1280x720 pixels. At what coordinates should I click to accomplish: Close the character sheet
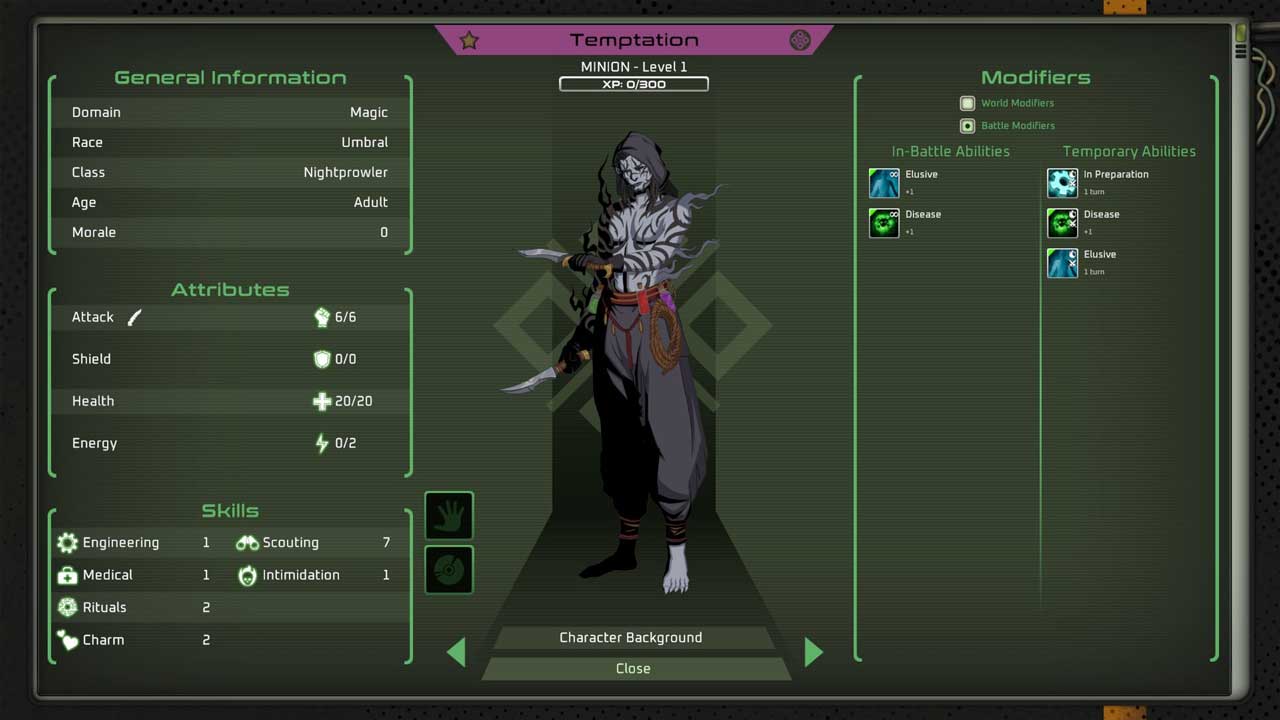click(633, 668)
